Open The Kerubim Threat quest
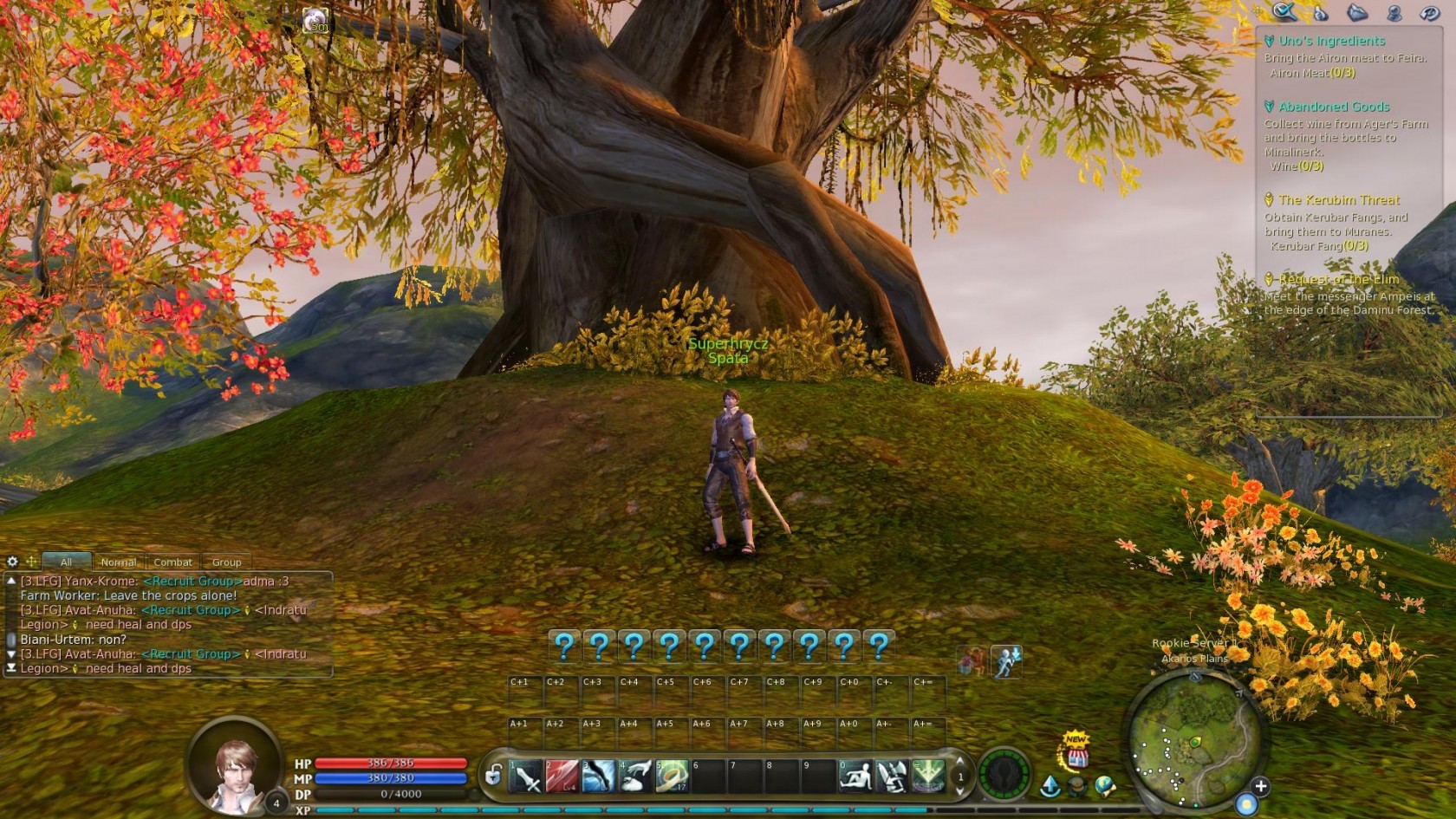This screenshot has width=1456, height=819. point(1339,200)
